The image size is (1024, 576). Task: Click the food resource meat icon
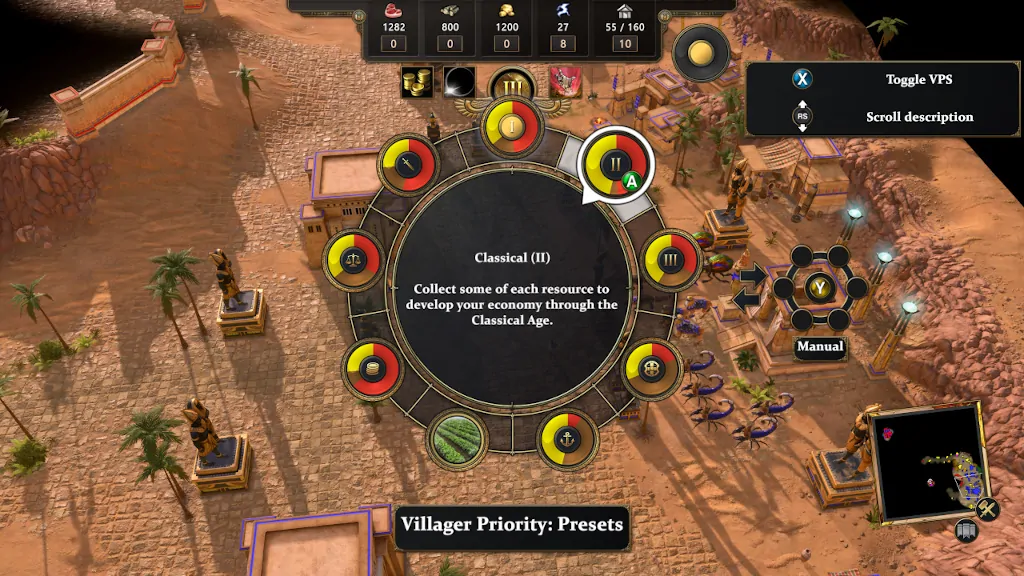[x=391, y=11]
